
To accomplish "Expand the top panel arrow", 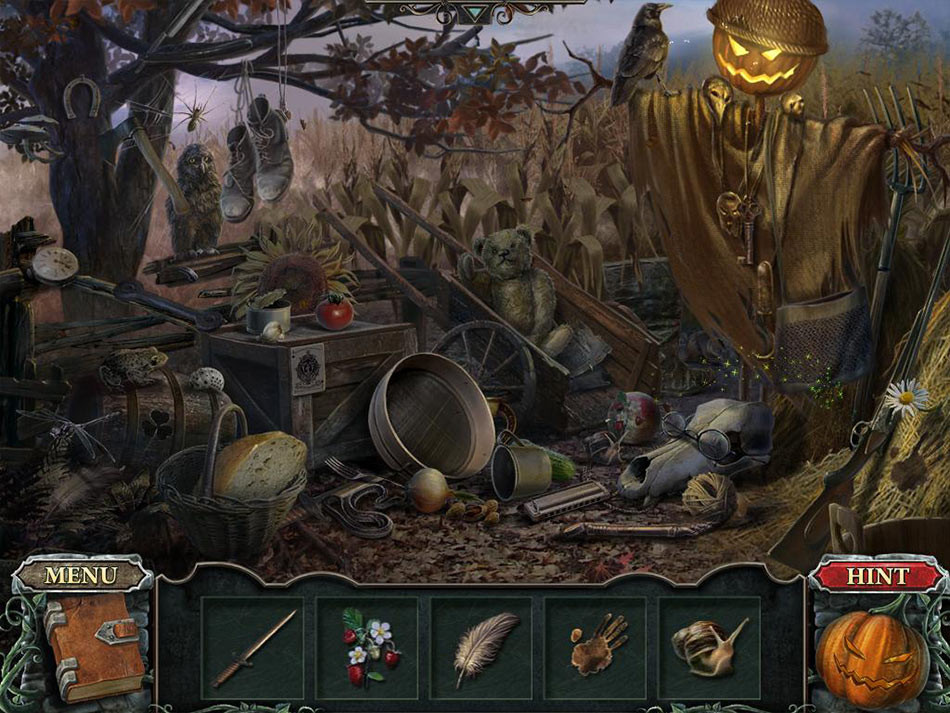I will (476, 13).
